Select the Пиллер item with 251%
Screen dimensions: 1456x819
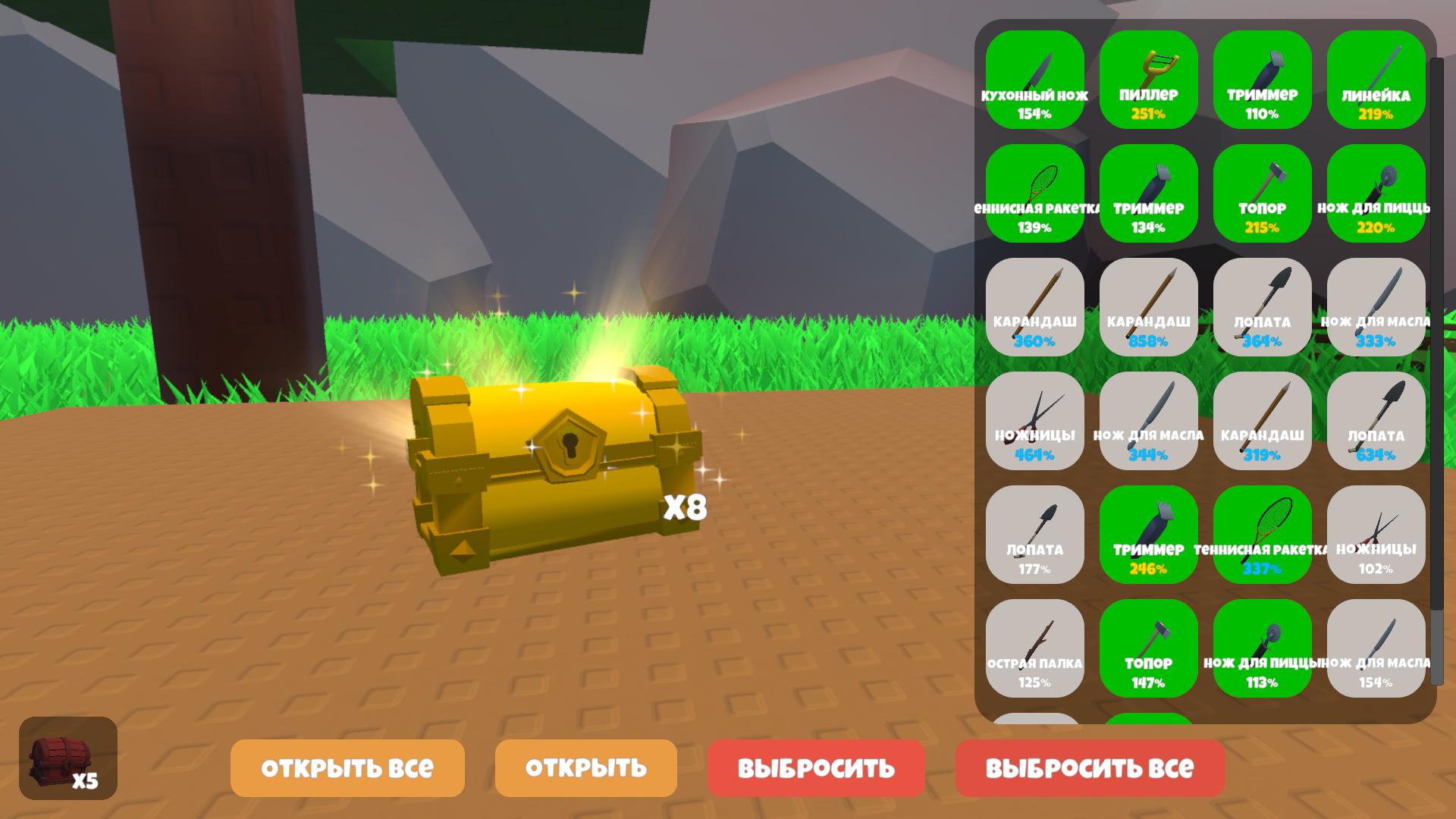[x=1149, y=80]
